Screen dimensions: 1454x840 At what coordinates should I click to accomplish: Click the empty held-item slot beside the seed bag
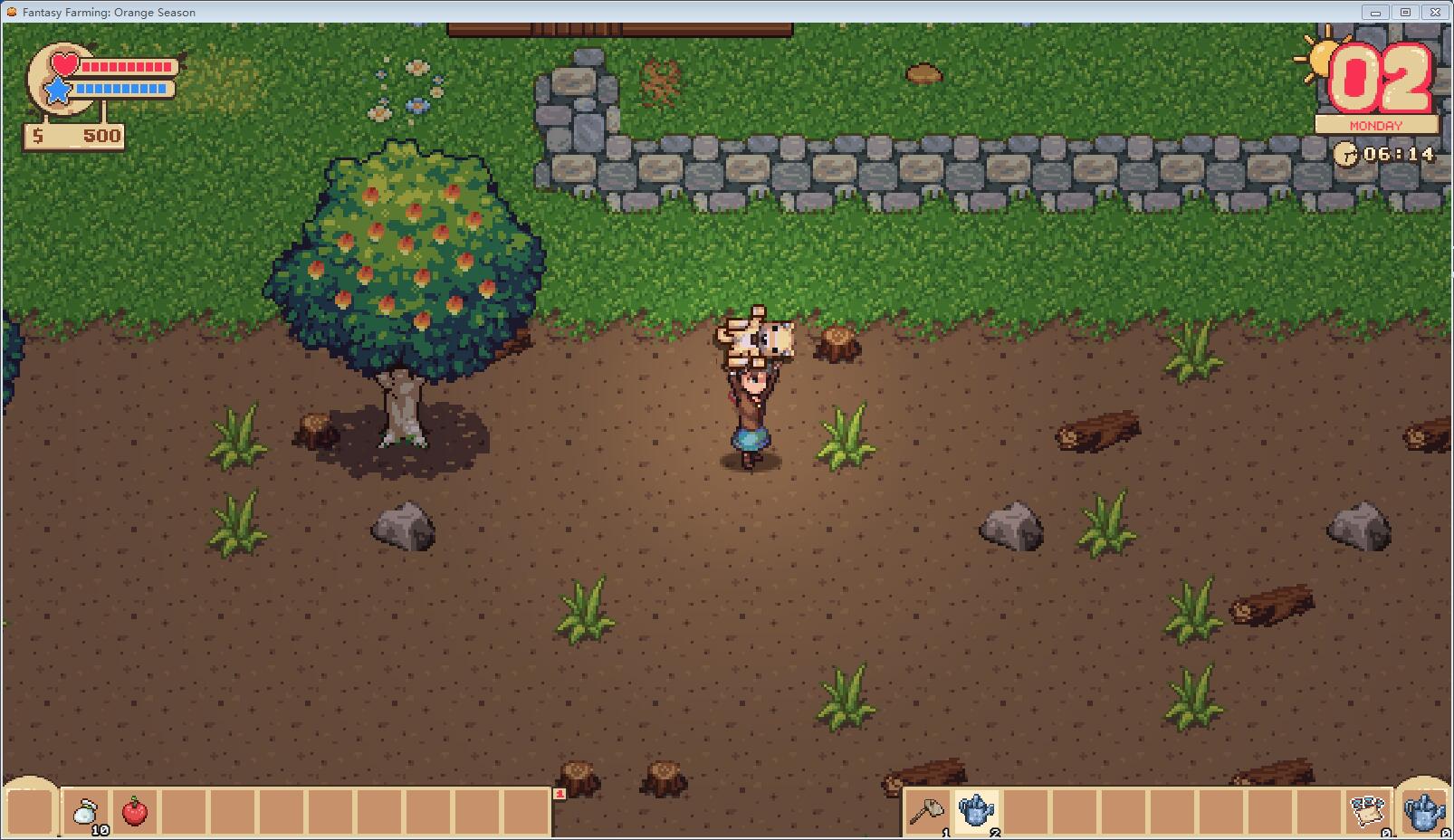30,809
